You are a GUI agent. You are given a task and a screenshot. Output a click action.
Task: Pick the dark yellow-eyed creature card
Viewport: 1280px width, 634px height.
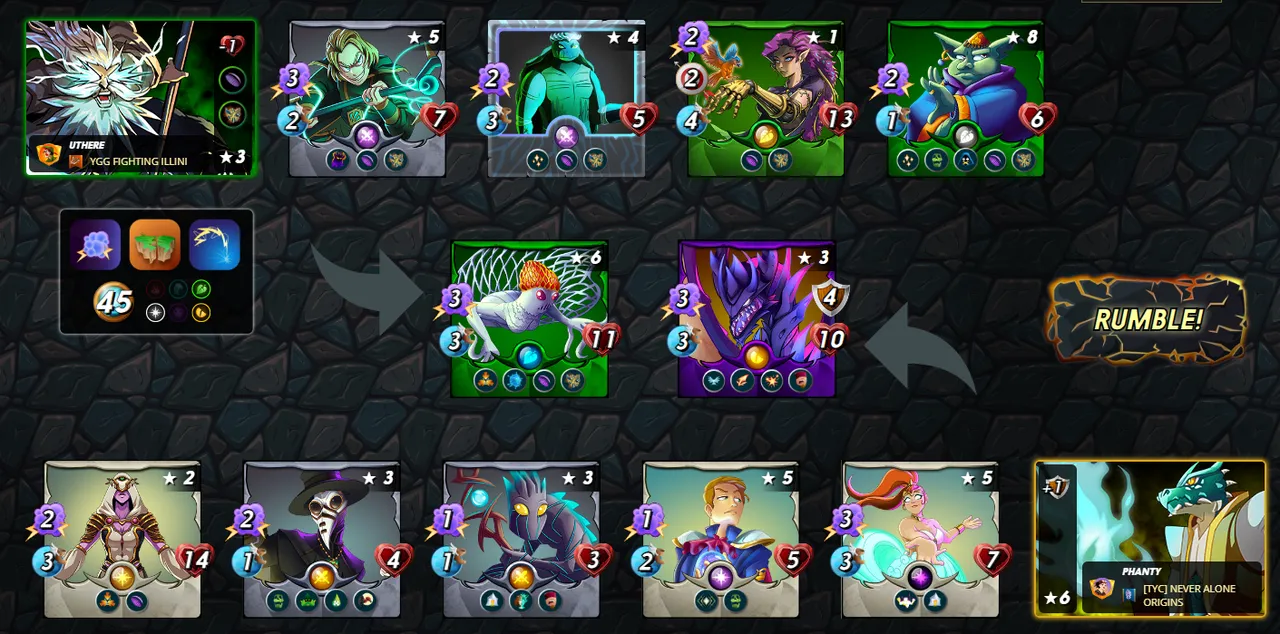521,539
